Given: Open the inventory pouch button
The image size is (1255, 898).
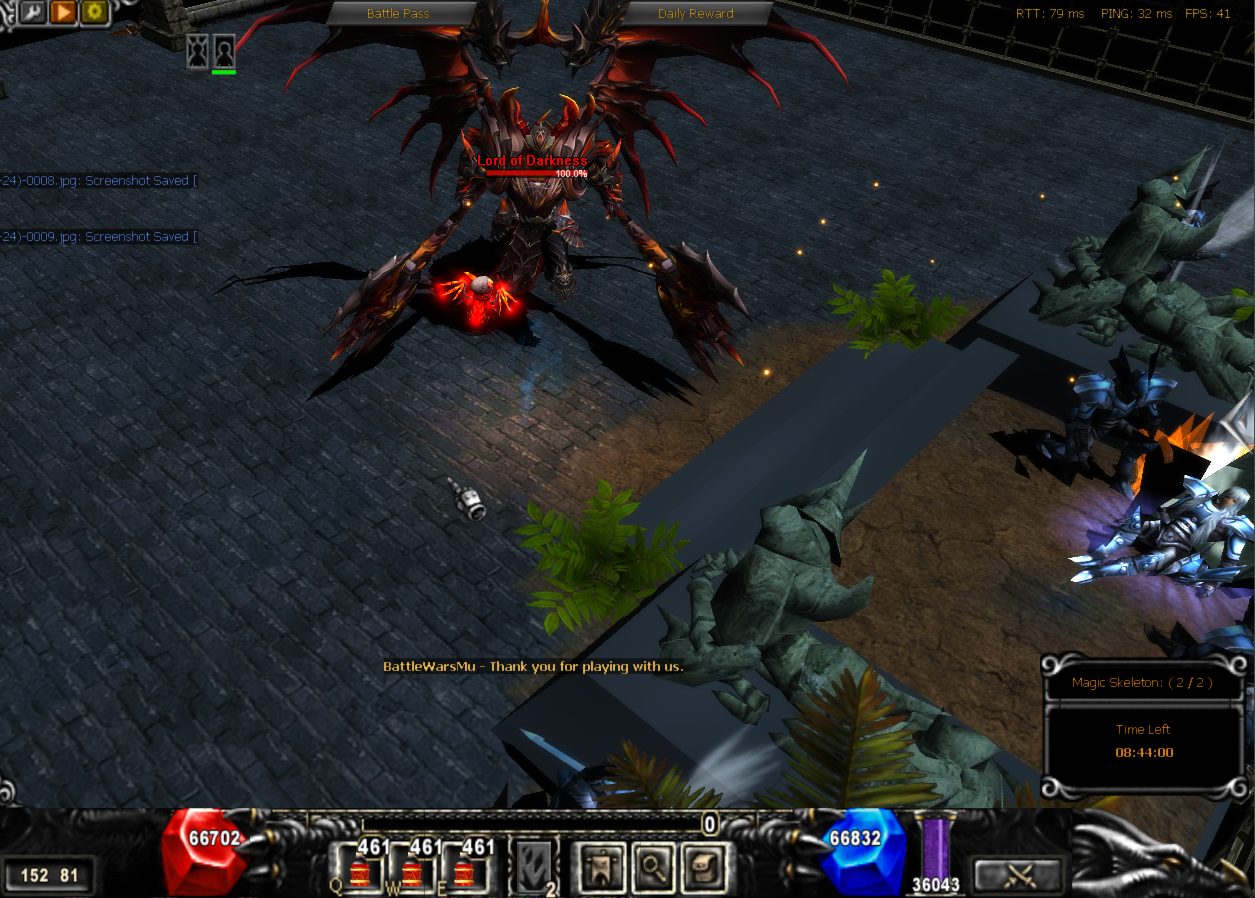Looking at the screenshot, I should pos(705,867).
